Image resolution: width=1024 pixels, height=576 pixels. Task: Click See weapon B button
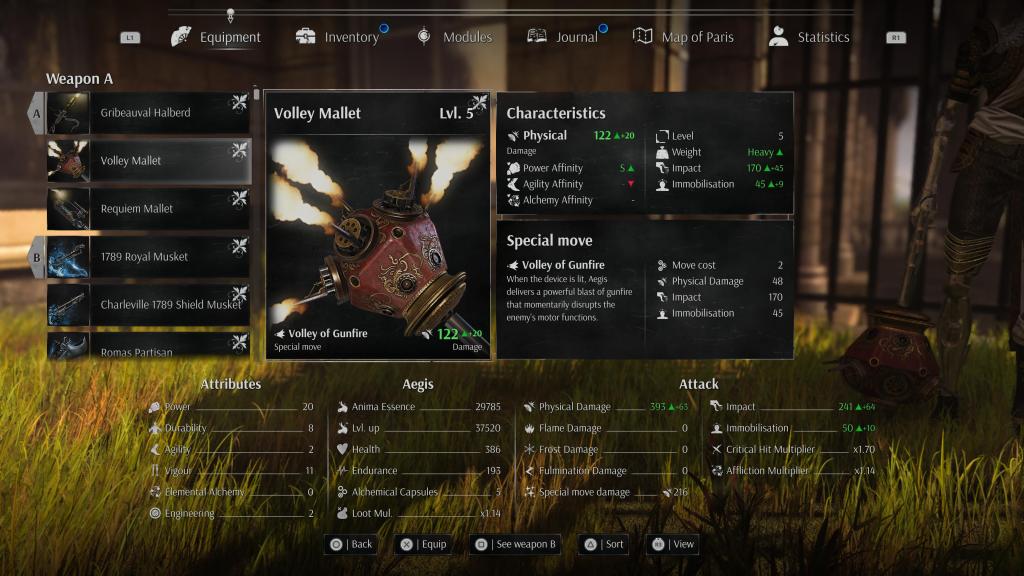(x=516, y=544)
